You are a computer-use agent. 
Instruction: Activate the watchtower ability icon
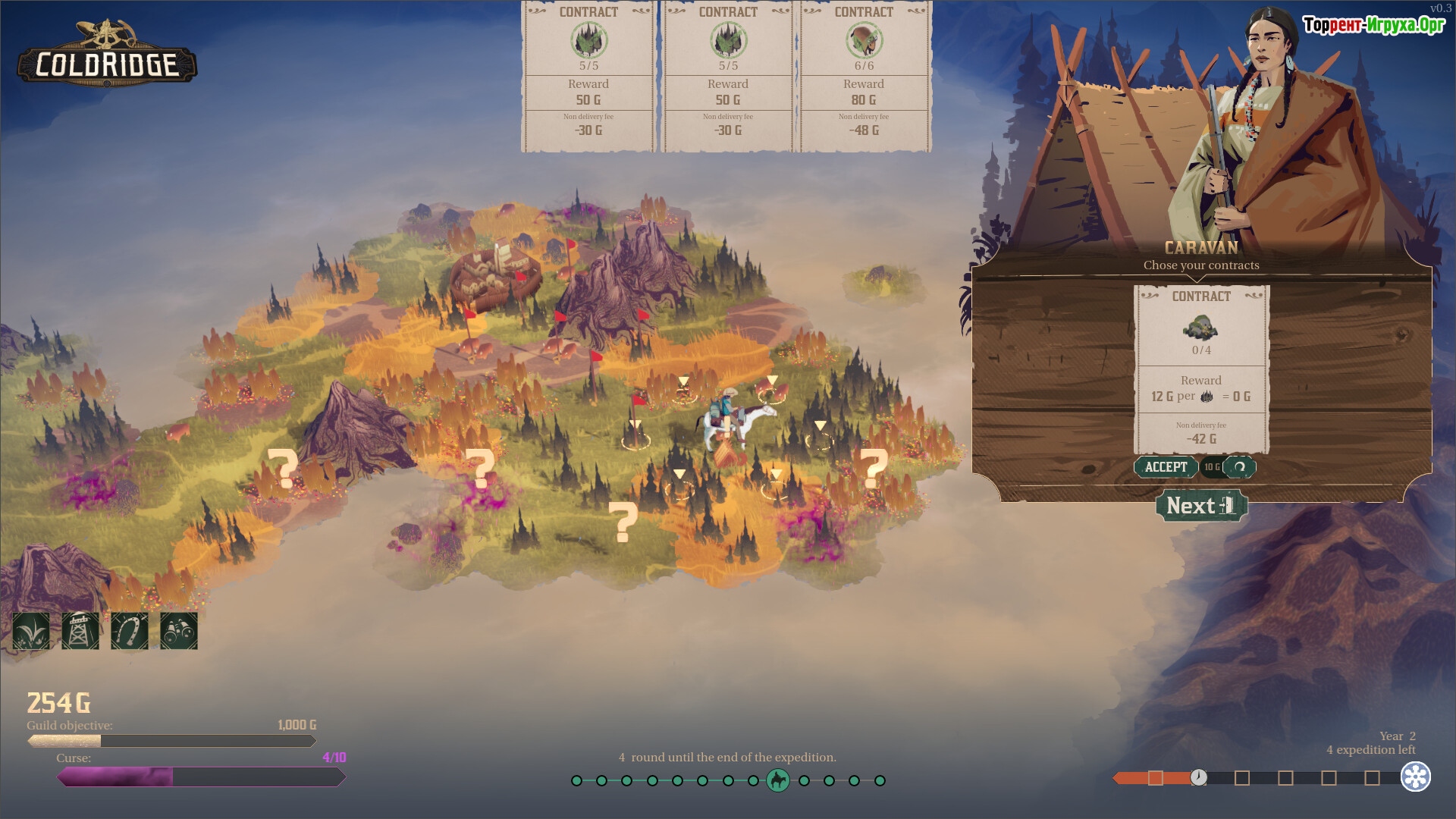click(x=80, y=631)
